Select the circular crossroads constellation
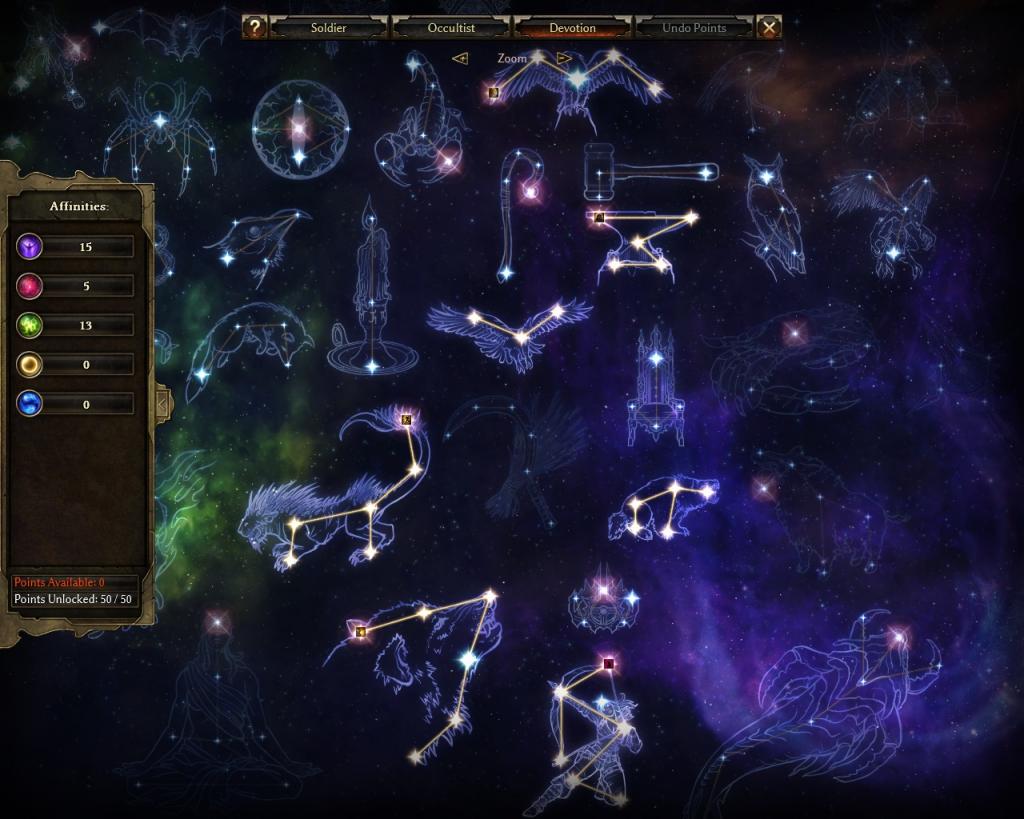This screenshot has width=1024, height=819. (298, 128)
